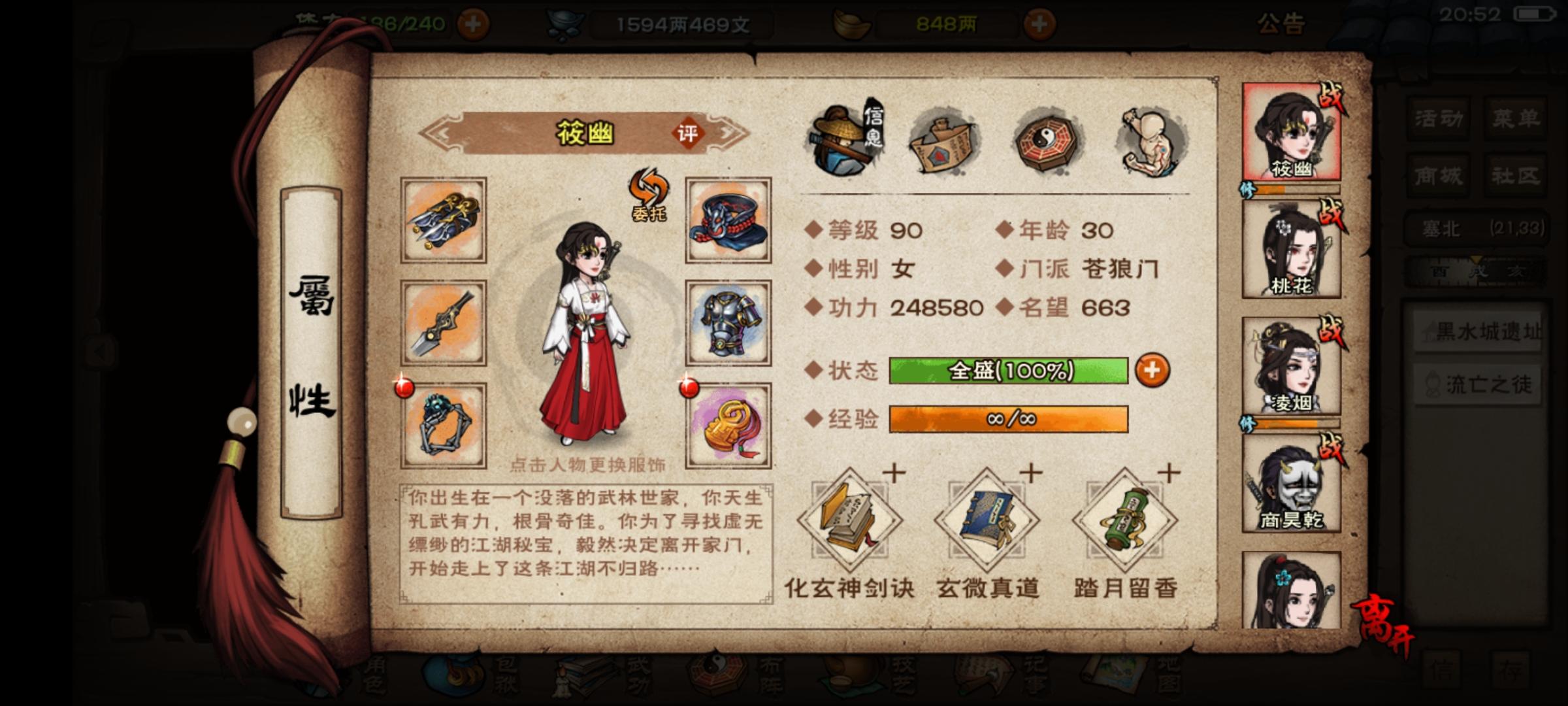Open the 信息 character info tab icon
The height and width of the screenshot is (706, 1568).
[x=844, y=140]
